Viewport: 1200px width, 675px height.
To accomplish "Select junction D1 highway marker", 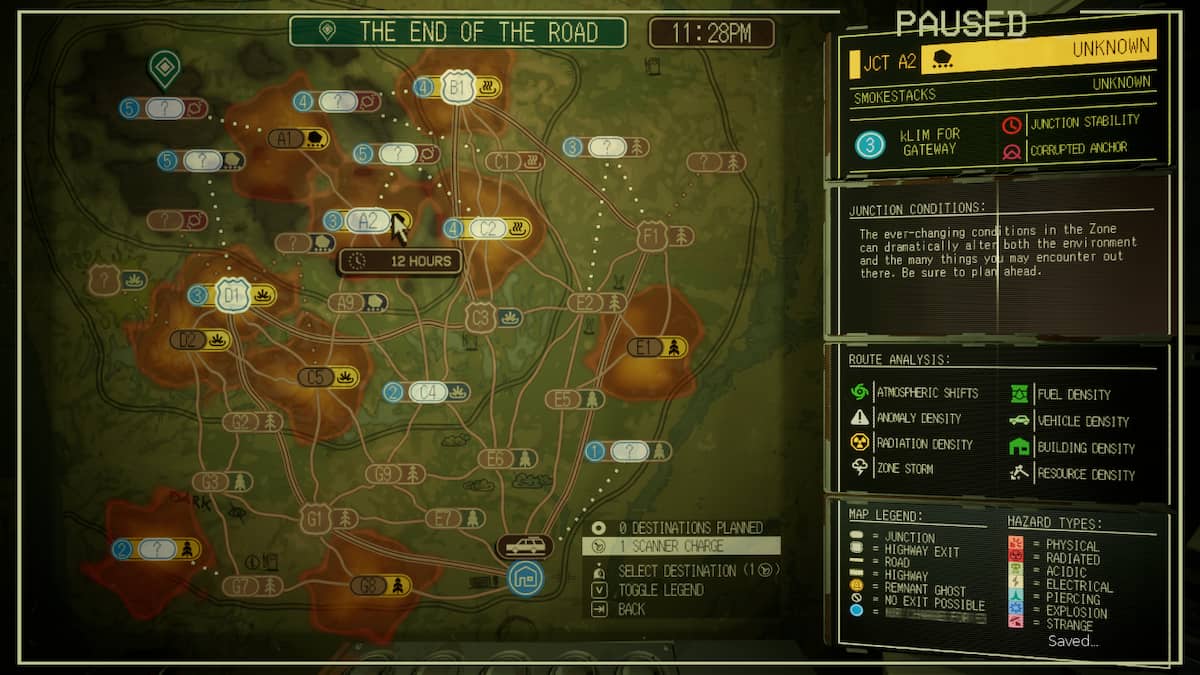I will click(233, 295).
